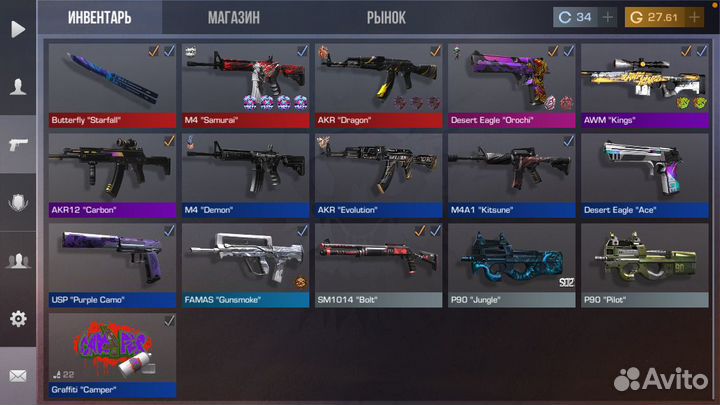This screenshot has height=405, width=720.
Task: Add silver currency with plus button
Action: click(x=609, y=17)
